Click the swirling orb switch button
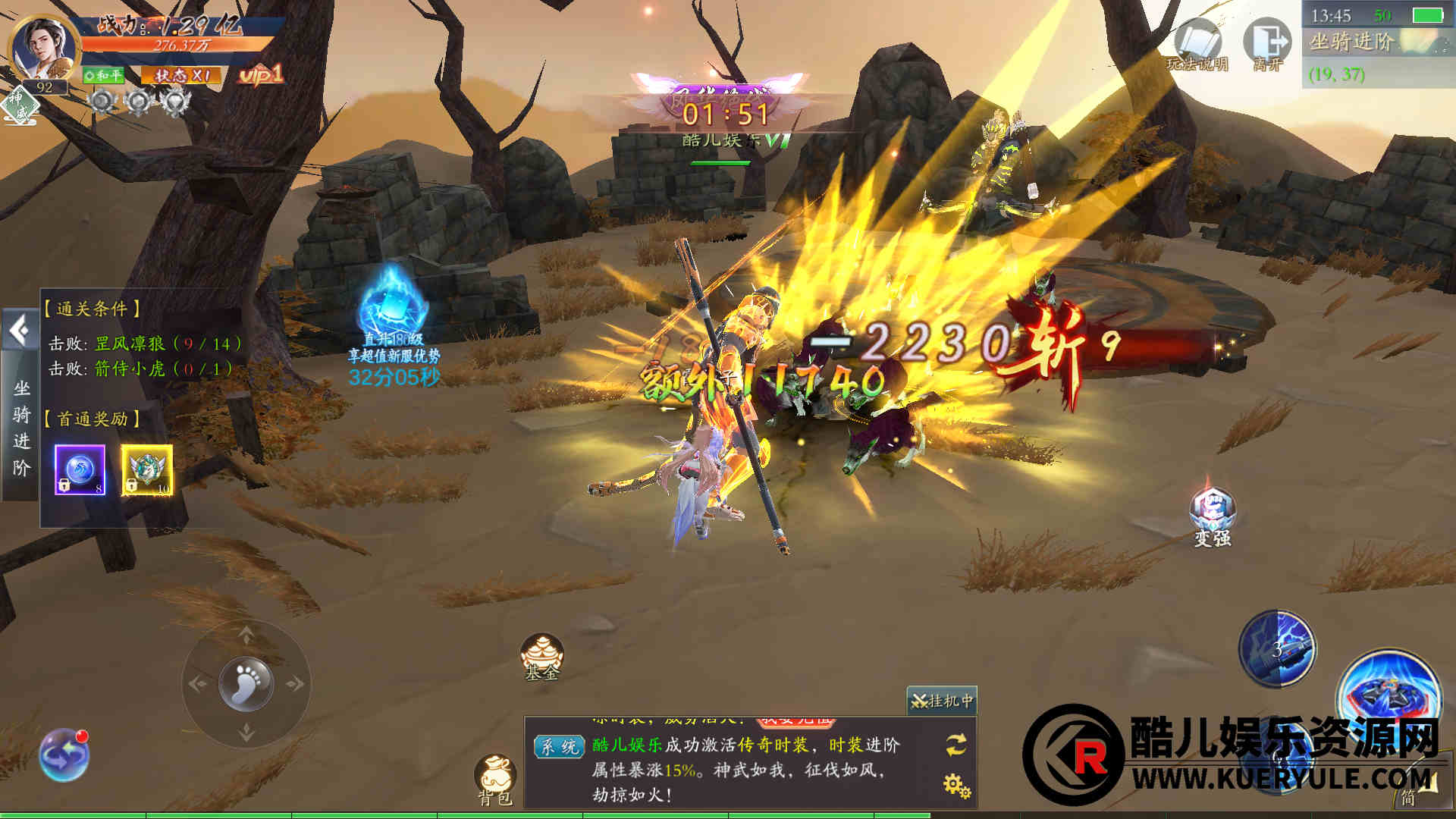 [64, 755]
